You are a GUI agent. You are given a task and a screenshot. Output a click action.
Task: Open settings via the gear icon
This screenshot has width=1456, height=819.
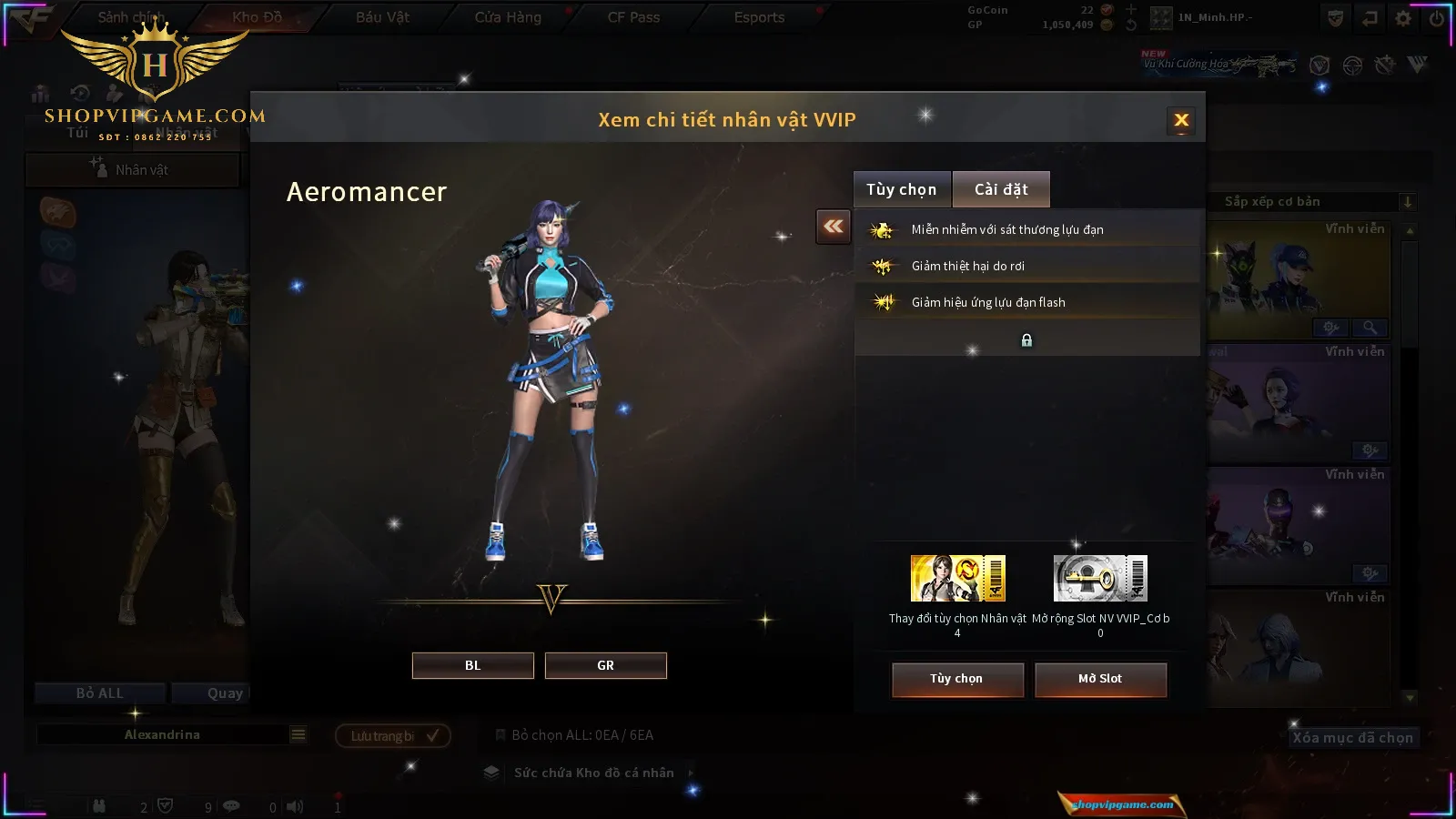pos(1403,18)
